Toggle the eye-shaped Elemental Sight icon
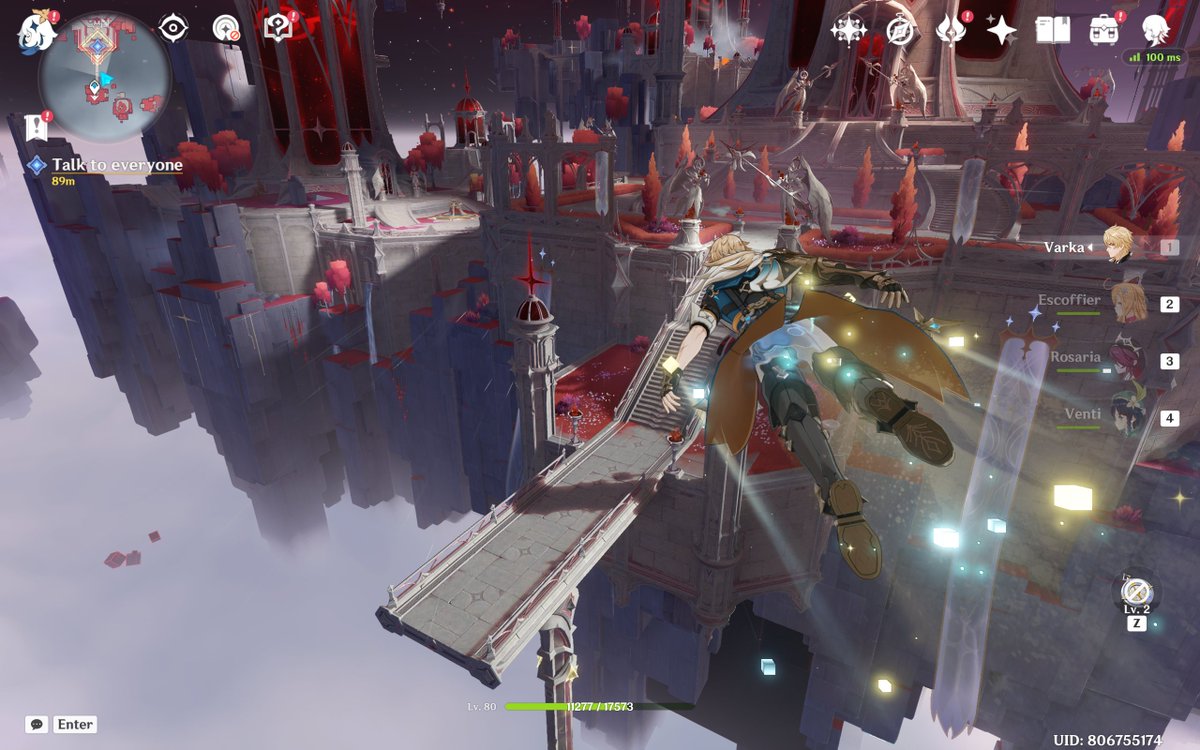Viewport: 1200px width, 750px height. click(174, 28)
